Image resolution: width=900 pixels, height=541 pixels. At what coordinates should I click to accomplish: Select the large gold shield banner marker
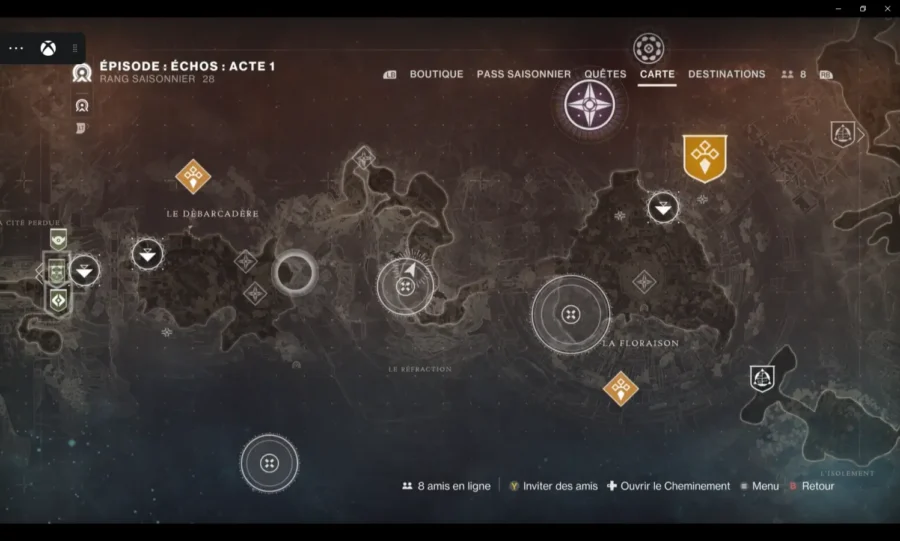click(704, 158)
